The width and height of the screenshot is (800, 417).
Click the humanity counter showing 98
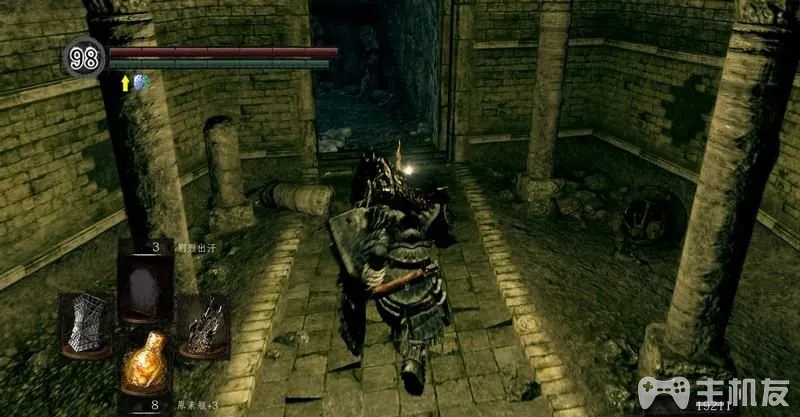pos(84,59)
